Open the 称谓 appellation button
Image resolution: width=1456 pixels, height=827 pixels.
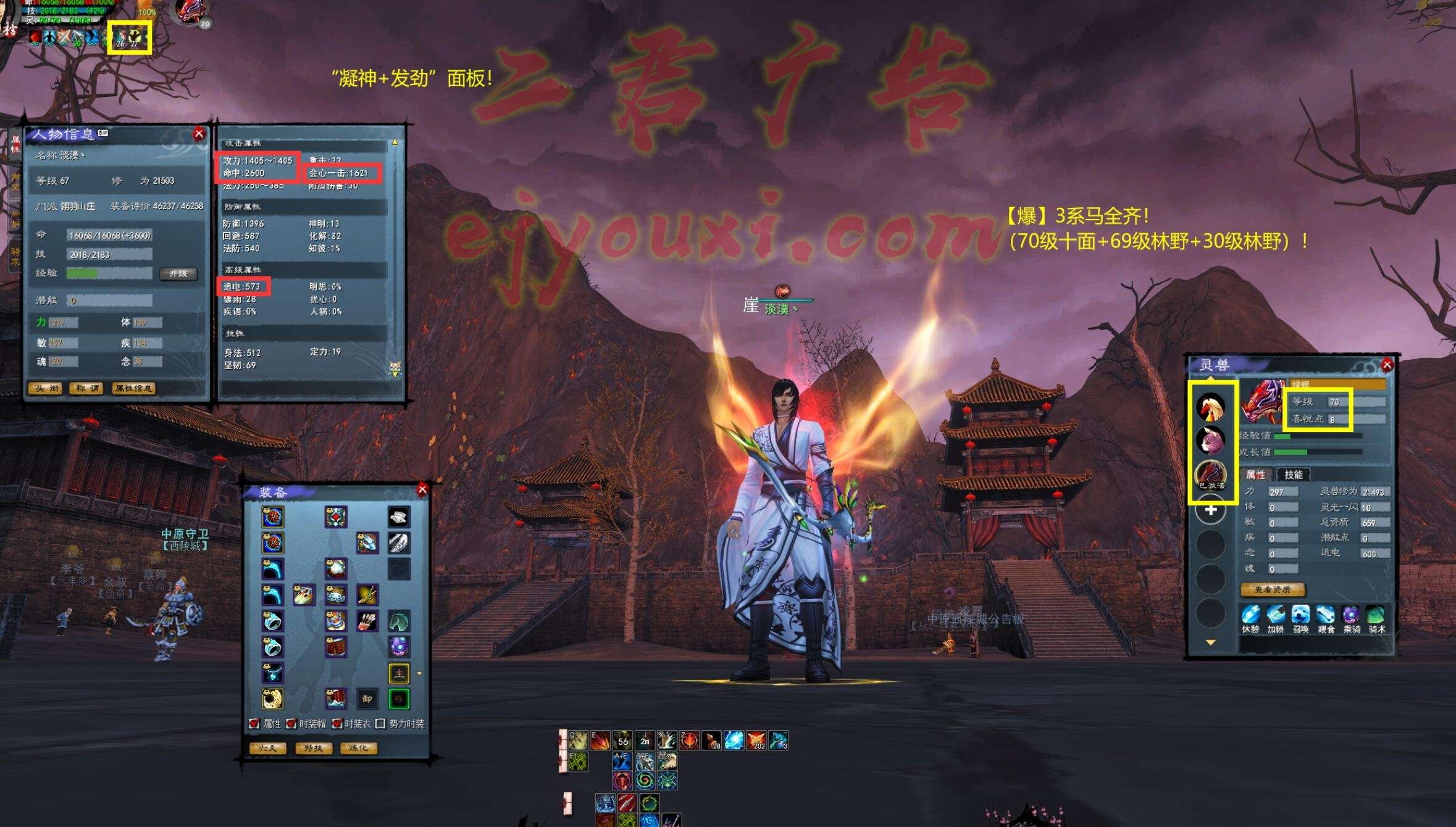click(86, 388)
